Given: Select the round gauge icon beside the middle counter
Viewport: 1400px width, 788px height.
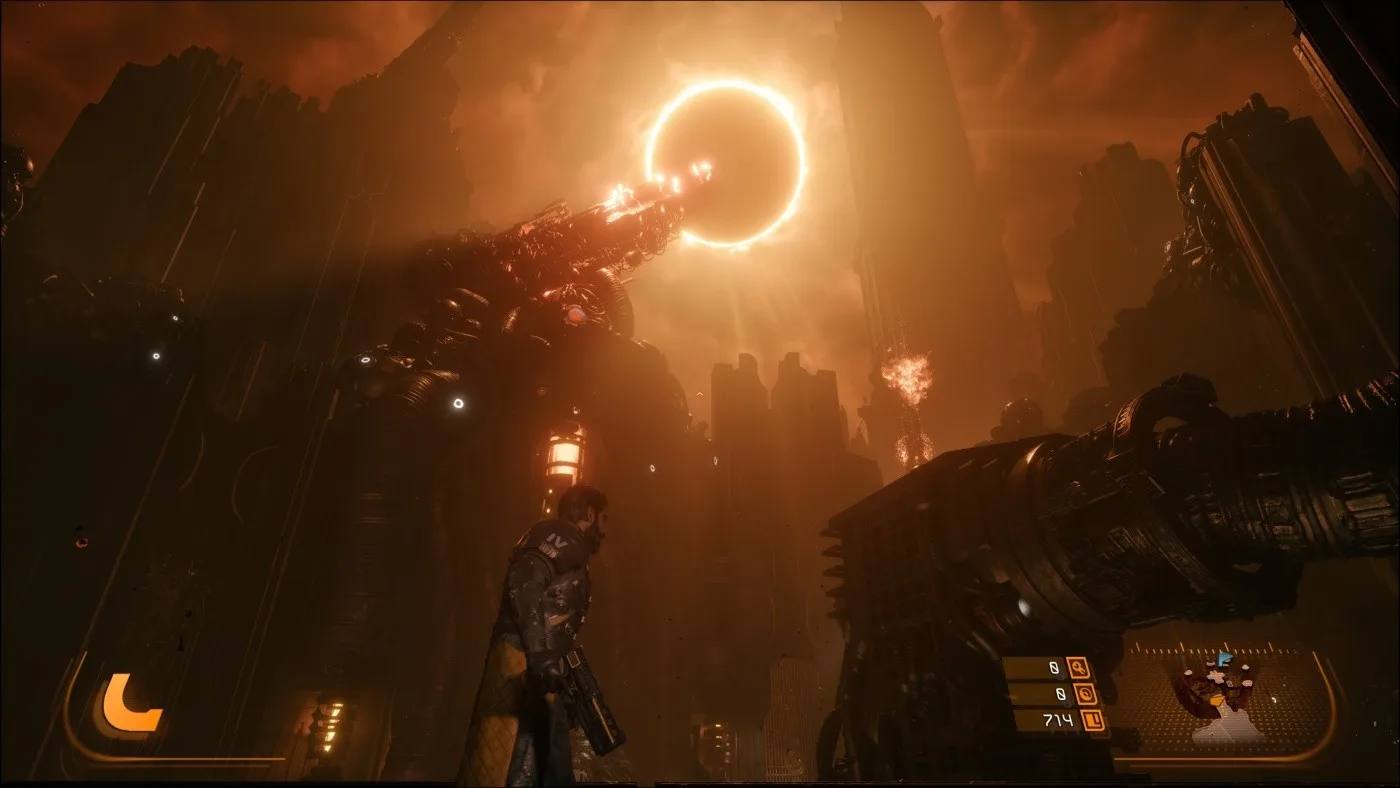Looking at the screenshot, I should click(x=1084, y=694).
